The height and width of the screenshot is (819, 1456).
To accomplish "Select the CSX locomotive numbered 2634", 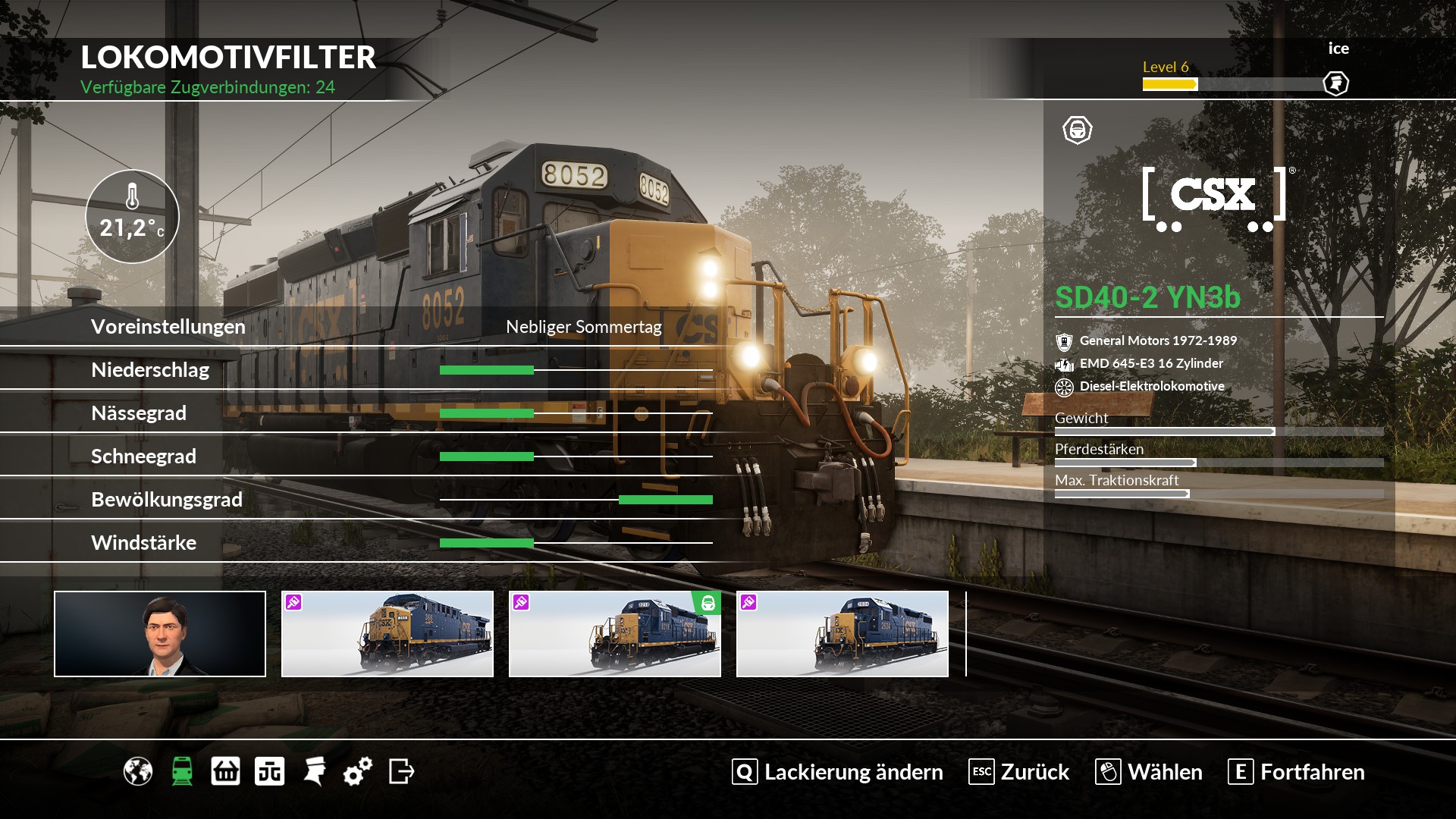I will pos(843,634).
